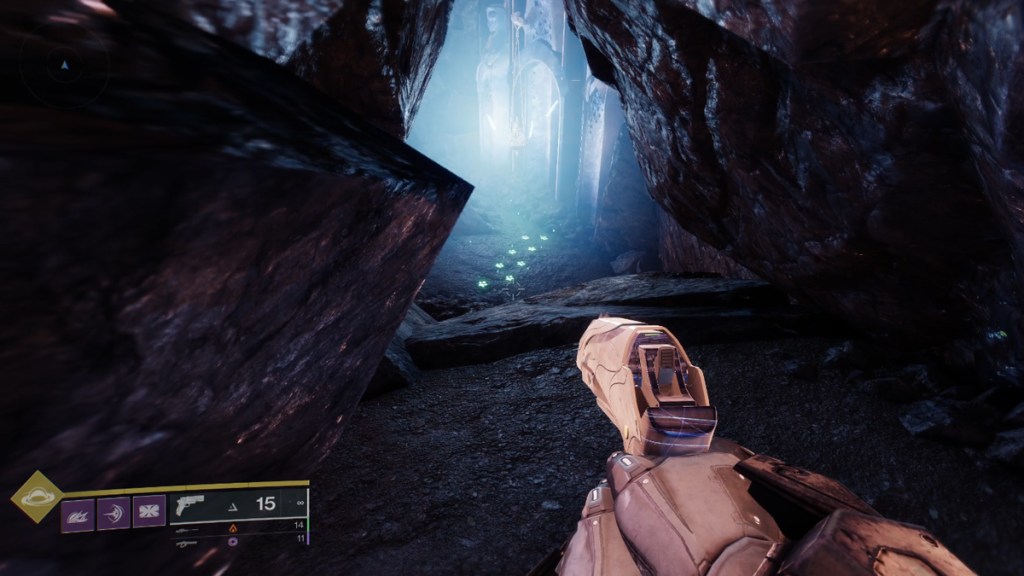Trigger the class ability cross icon

(x=149, y=513)
